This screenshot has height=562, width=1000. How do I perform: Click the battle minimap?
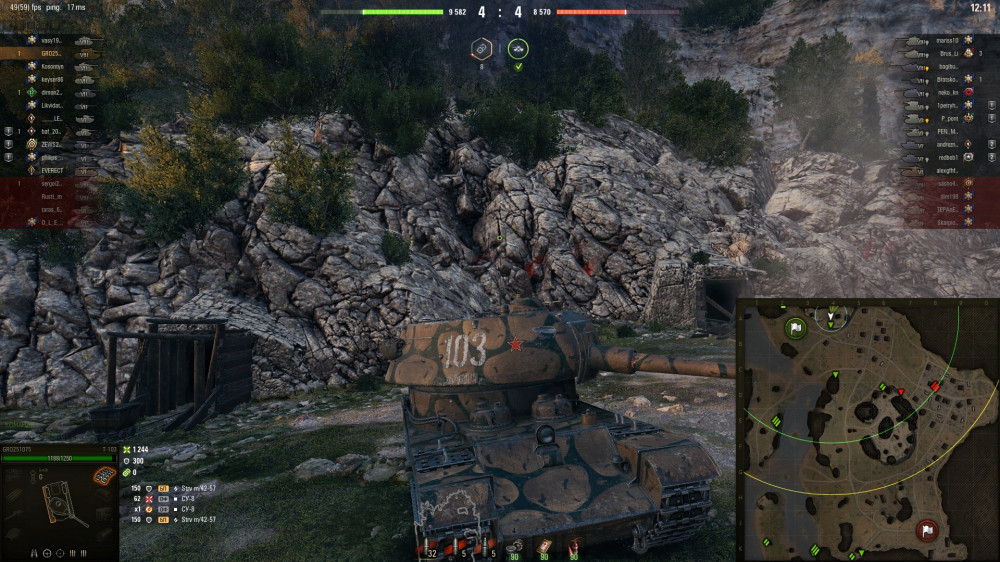click(x=866, y=430)
